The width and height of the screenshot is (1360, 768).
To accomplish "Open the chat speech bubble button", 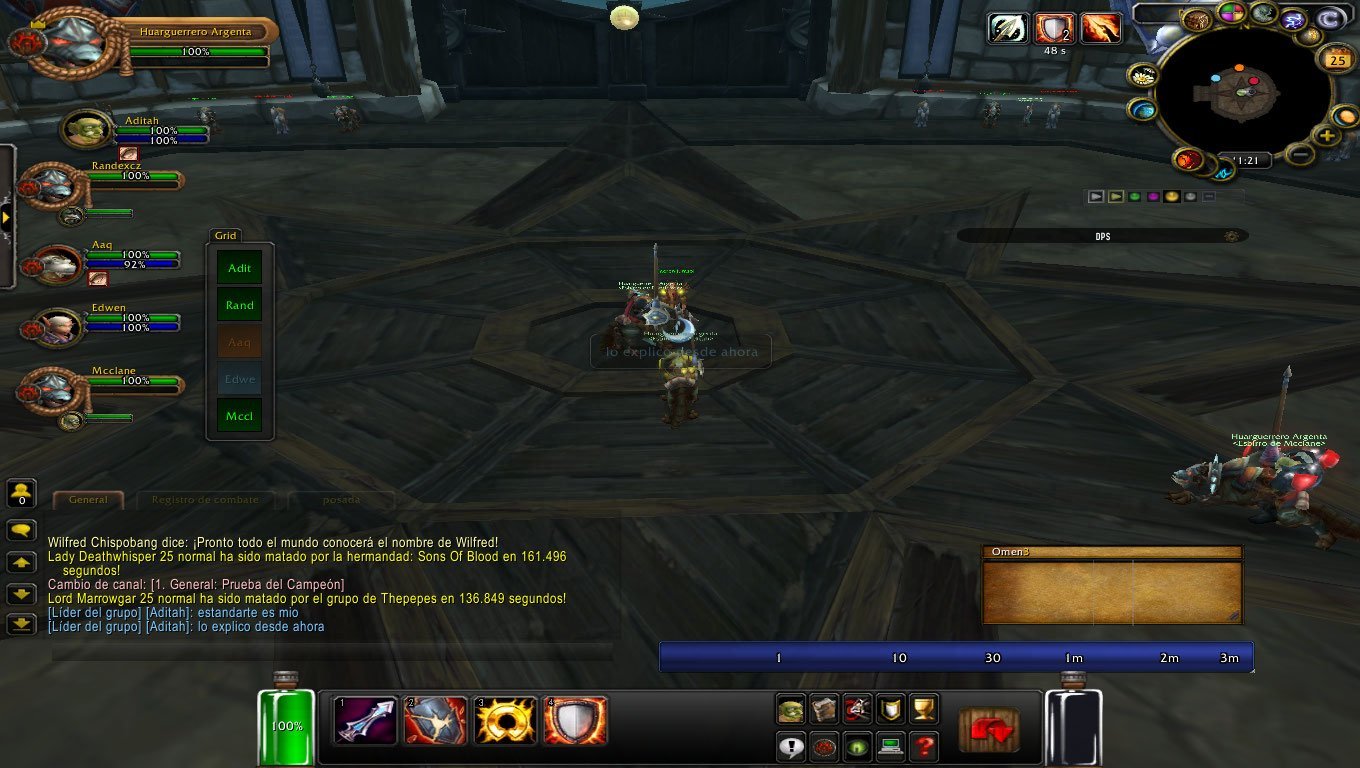I will pyautogui.click(x=22, y=530).
